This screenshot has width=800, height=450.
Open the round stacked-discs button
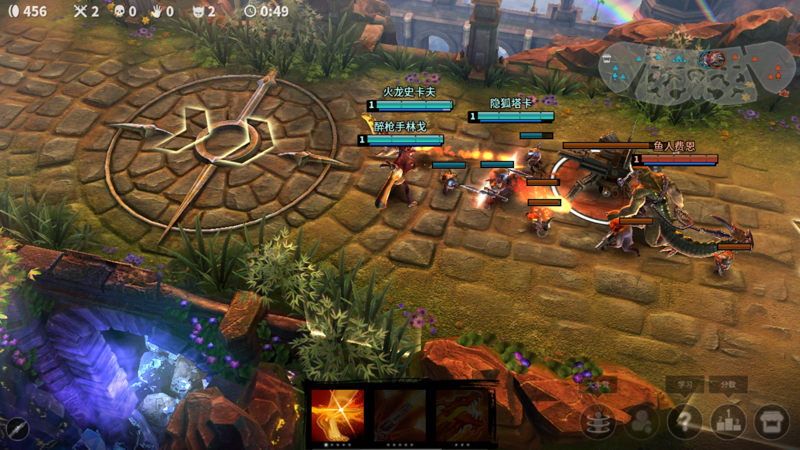pos(598,422)
